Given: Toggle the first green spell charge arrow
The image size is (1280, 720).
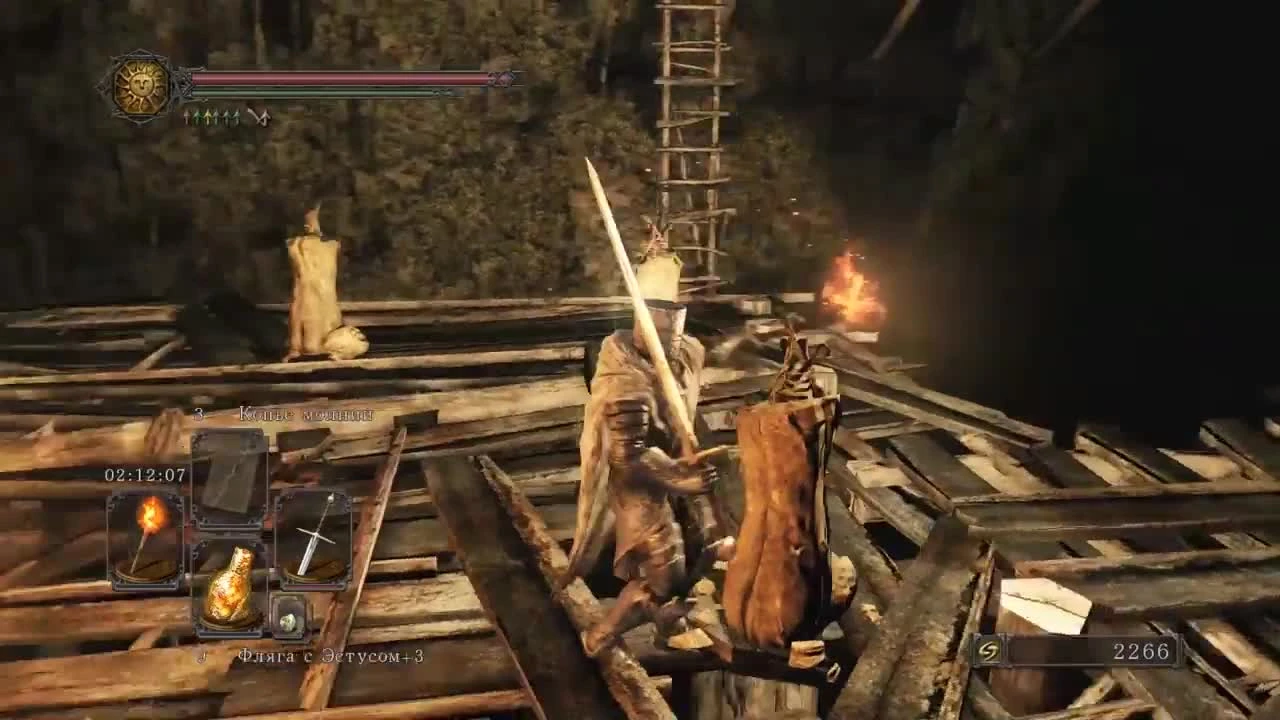Looking at the screenshot, I should tap(196, 117).
